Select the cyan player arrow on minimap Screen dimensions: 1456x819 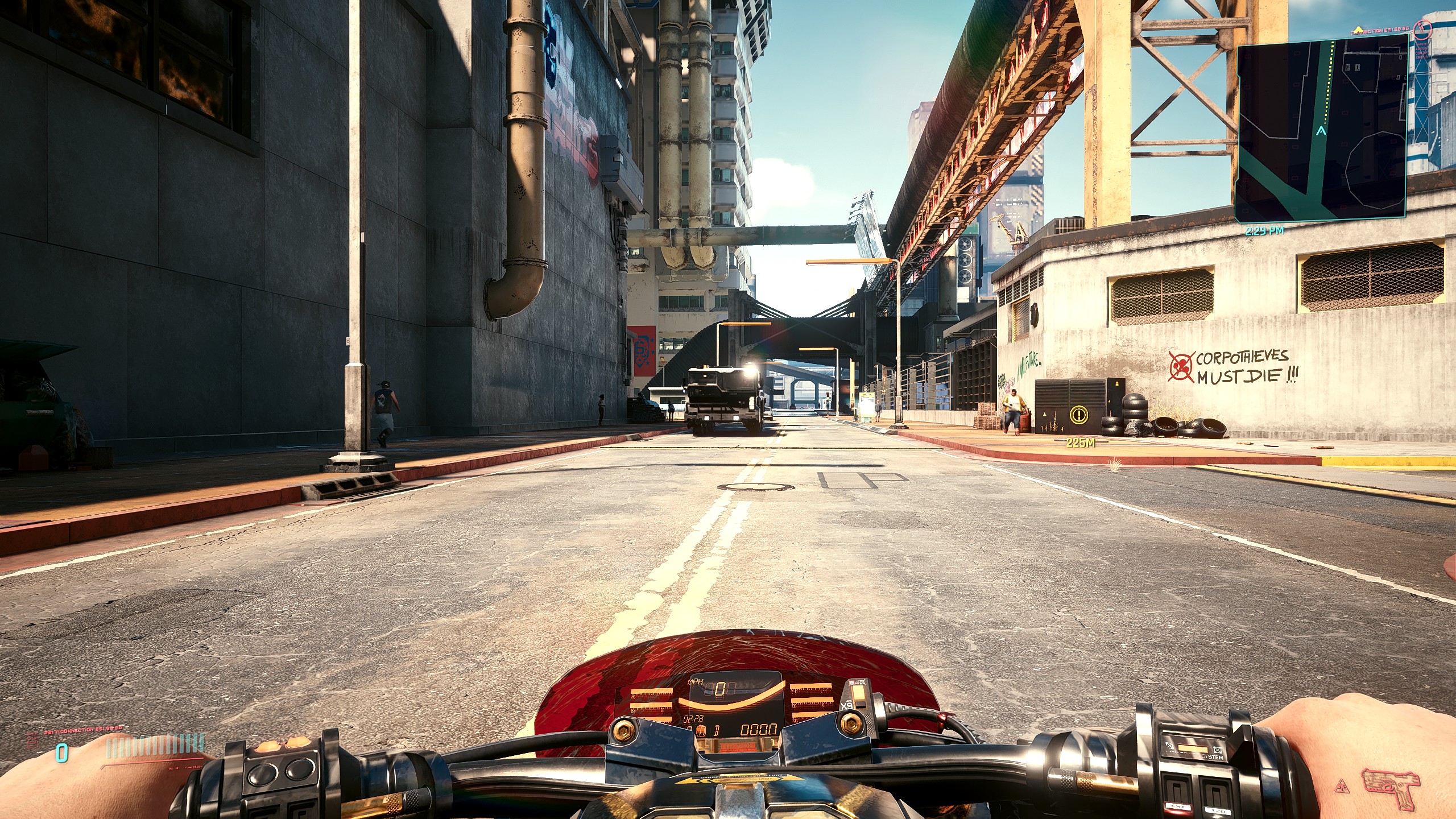[x=1321, y=131]
